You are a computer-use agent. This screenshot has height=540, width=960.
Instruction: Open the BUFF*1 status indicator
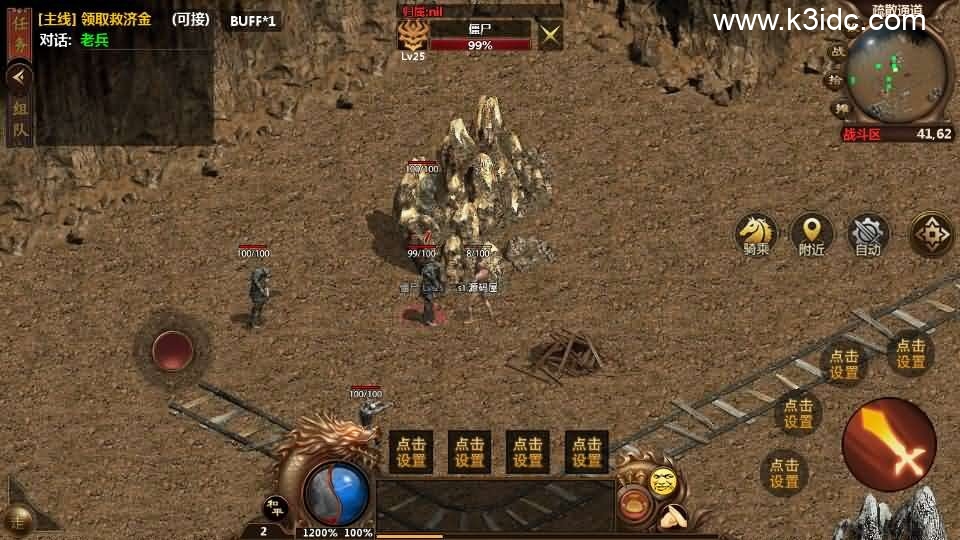[x=252, y=20]
